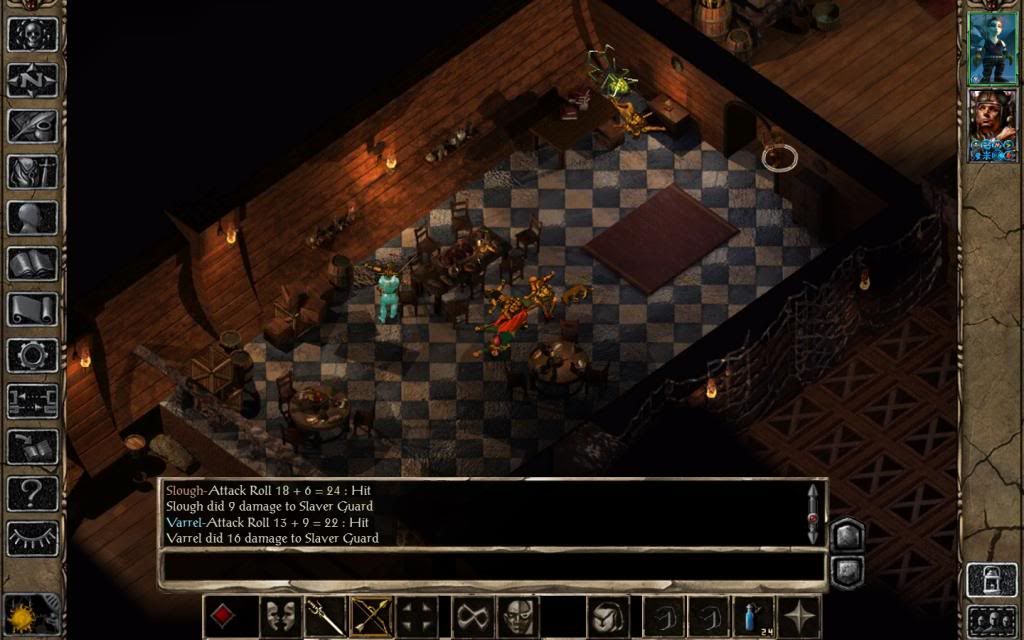Image resolution: width=1024 pixels, height=640 pixels.
Task: Open the inventory screen button
Action: click(x=33, y=172)
